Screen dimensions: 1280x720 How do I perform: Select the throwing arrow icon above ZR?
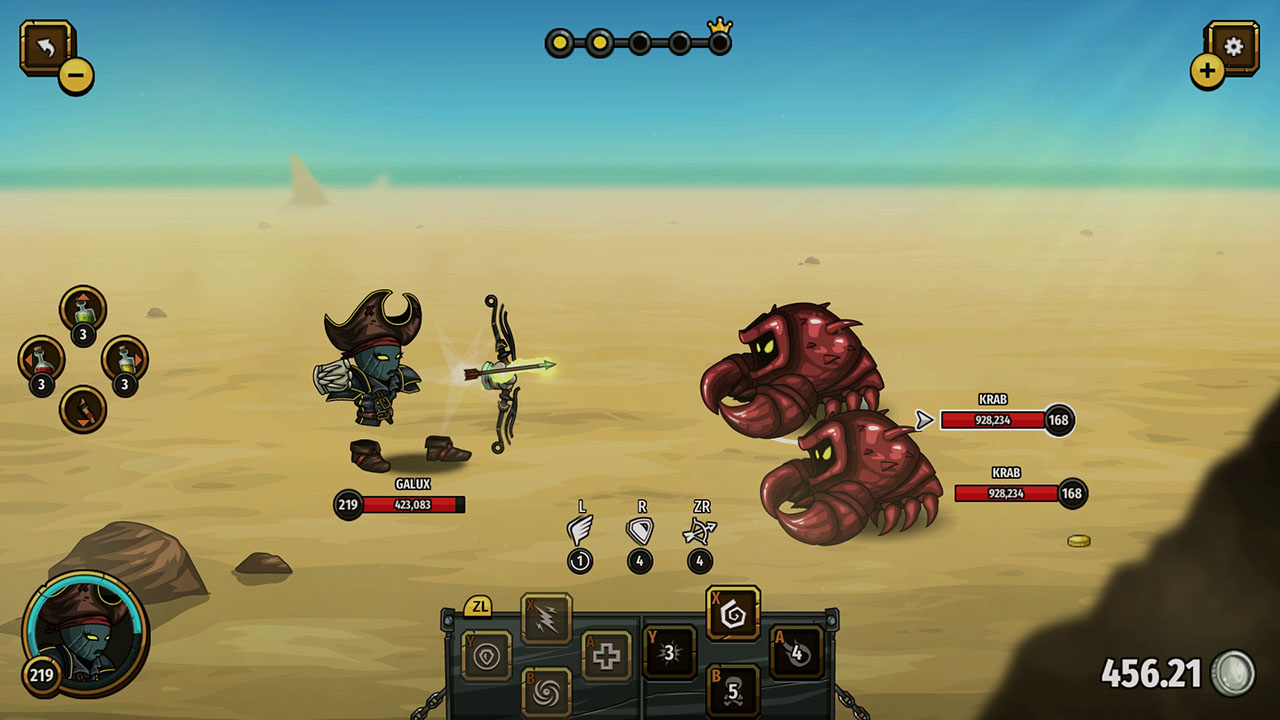point(701,528)
